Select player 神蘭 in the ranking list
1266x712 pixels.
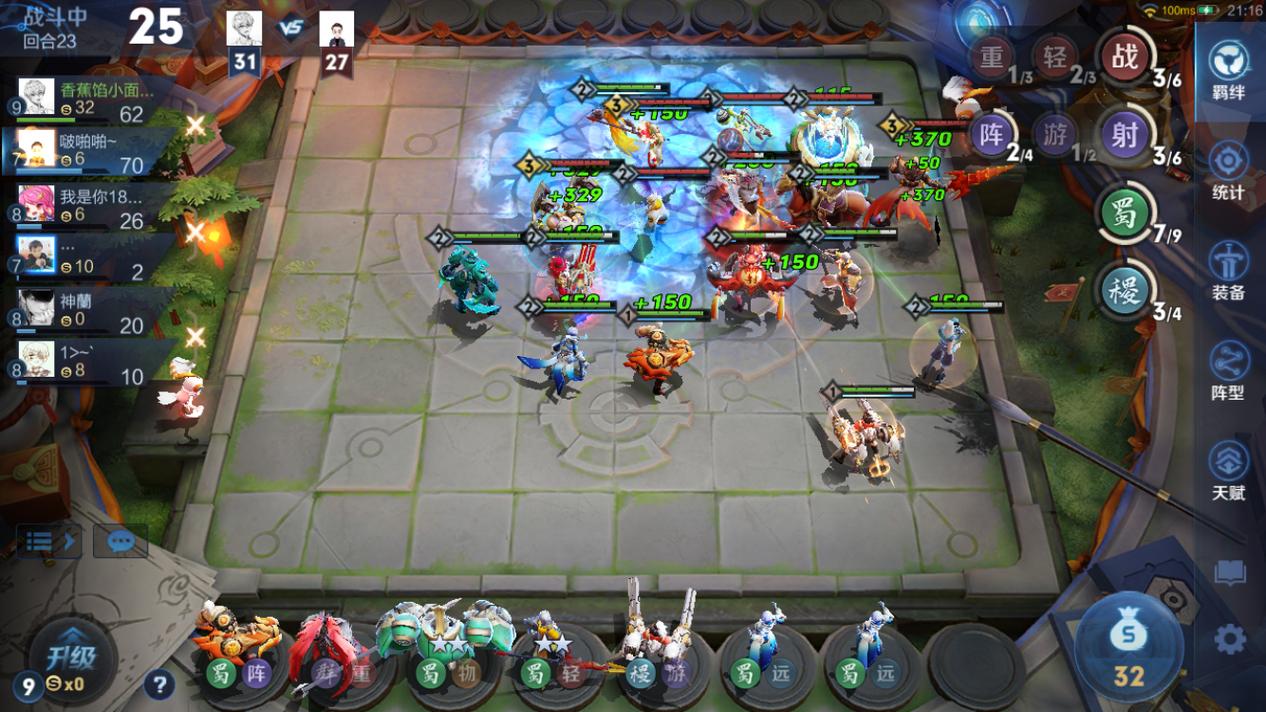point(90,310)
